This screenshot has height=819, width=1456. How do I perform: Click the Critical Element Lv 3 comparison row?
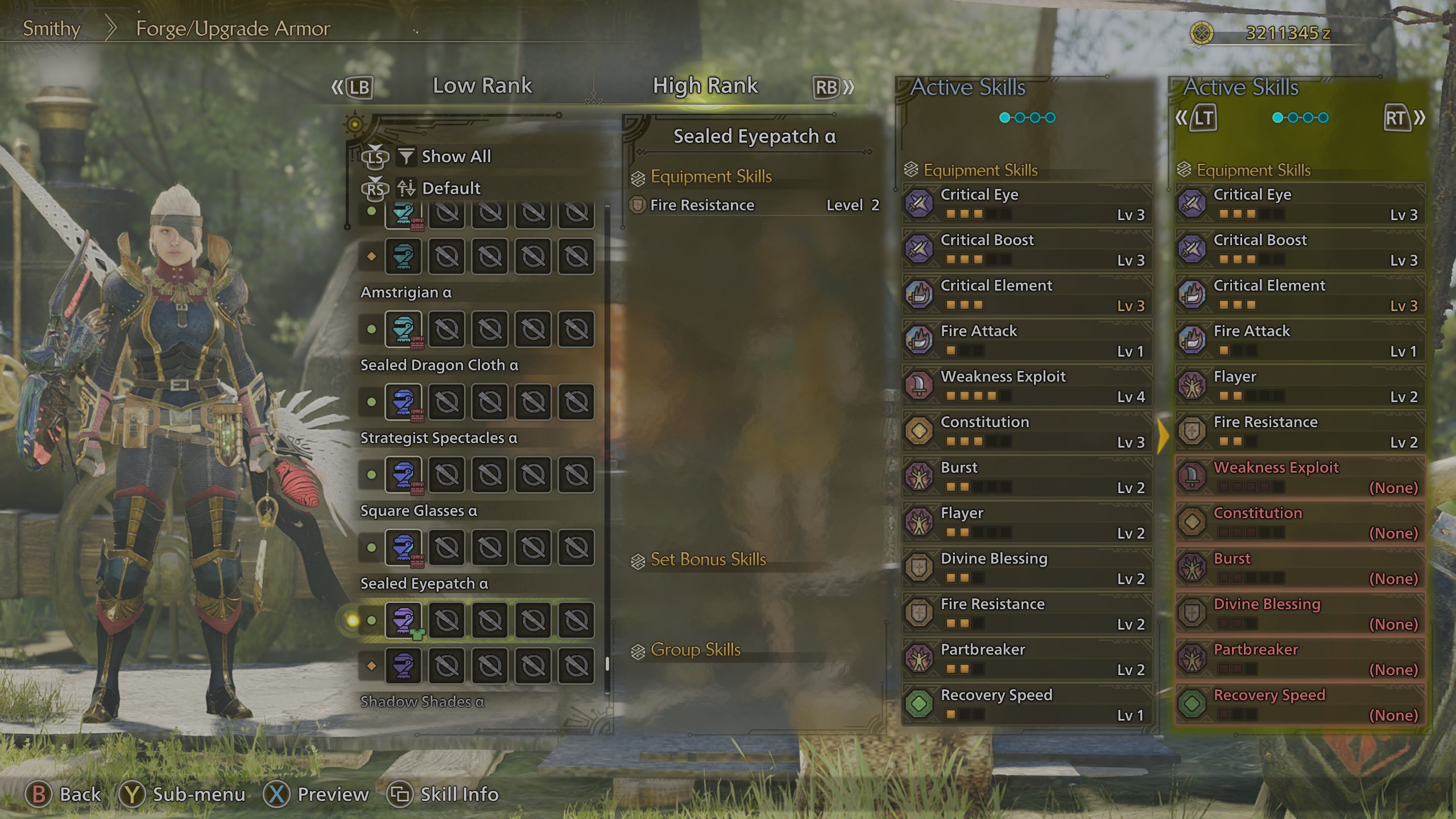tap(1300, 295)
